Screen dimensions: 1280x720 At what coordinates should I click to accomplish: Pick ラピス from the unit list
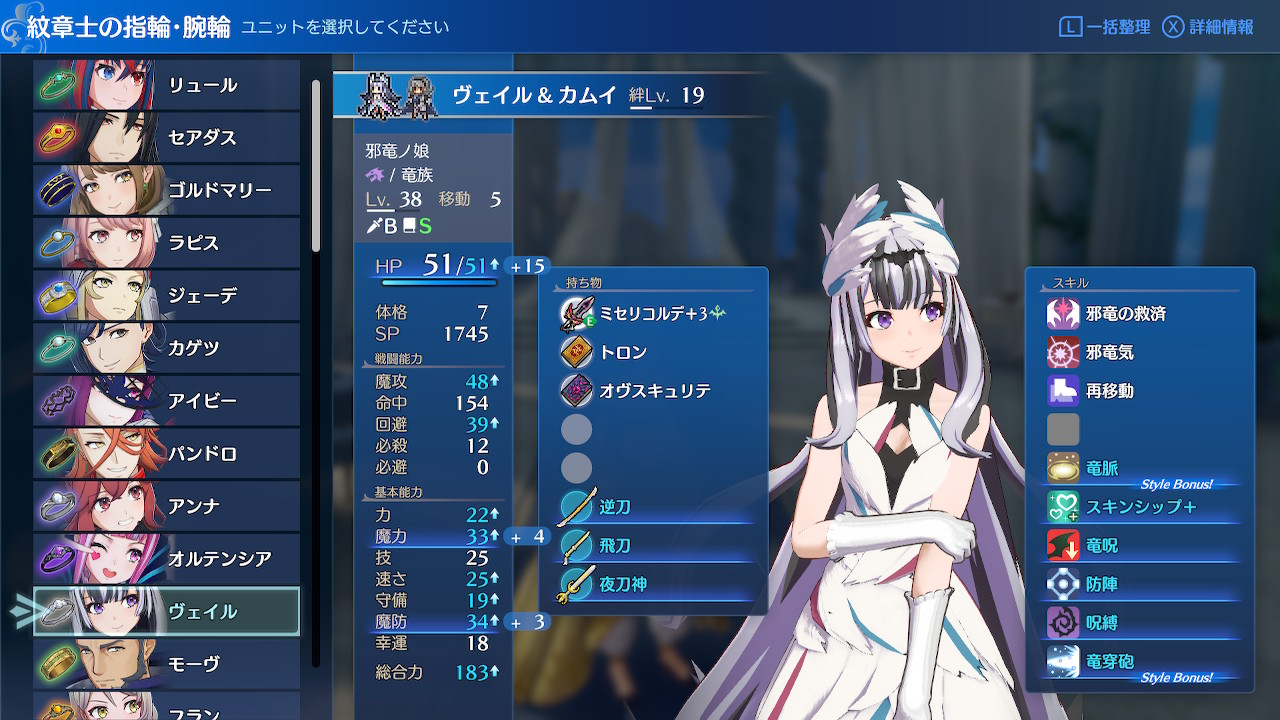tap(167, 243)
